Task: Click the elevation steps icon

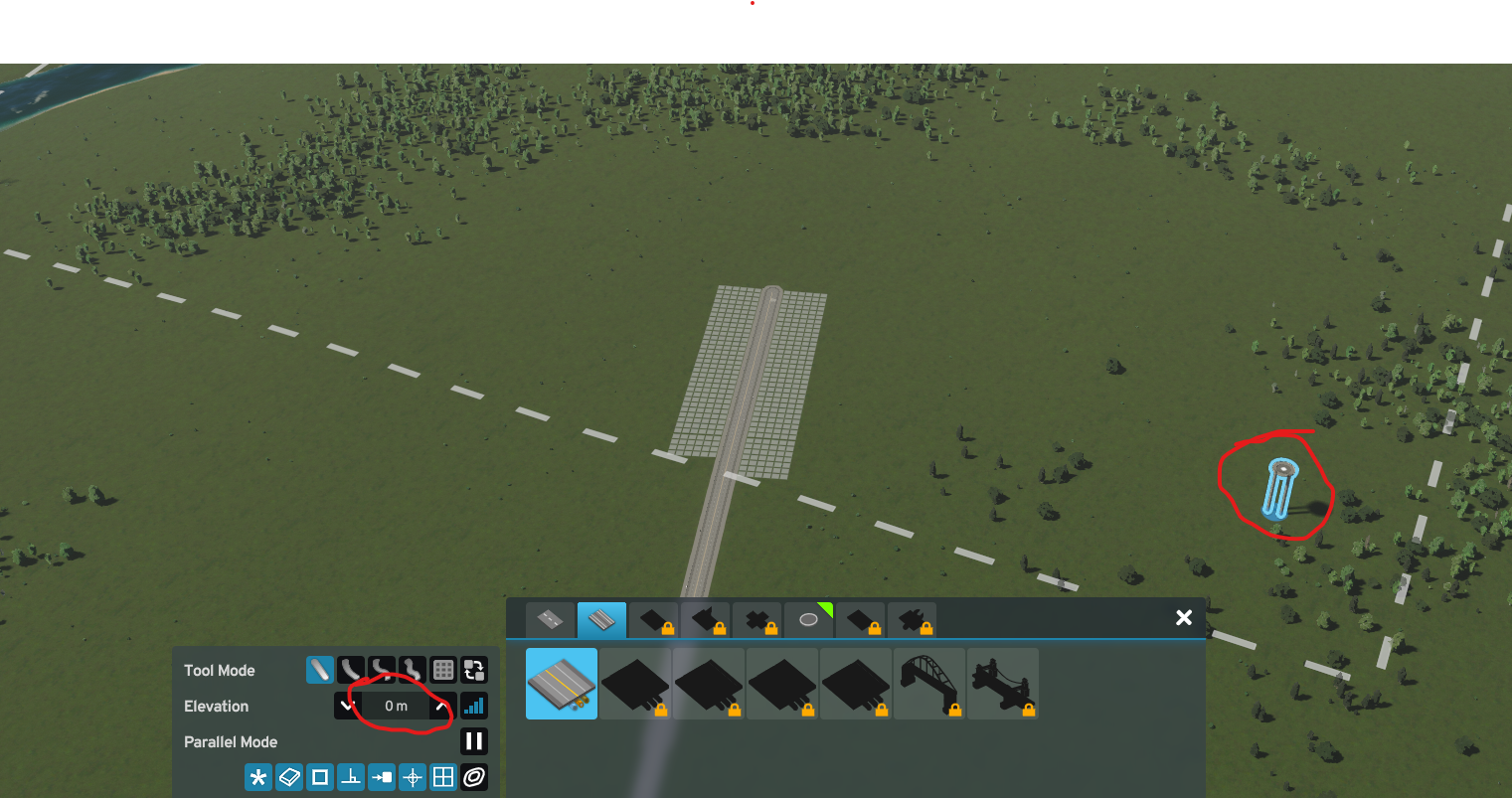Action: click(x=474, y=706)
